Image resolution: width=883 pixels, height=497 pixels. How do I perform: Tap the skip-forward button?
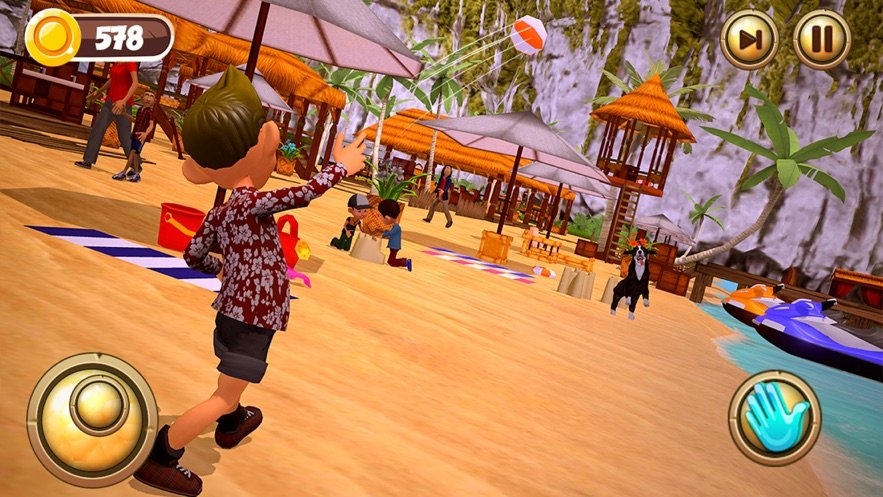click(x=750, y=40)
